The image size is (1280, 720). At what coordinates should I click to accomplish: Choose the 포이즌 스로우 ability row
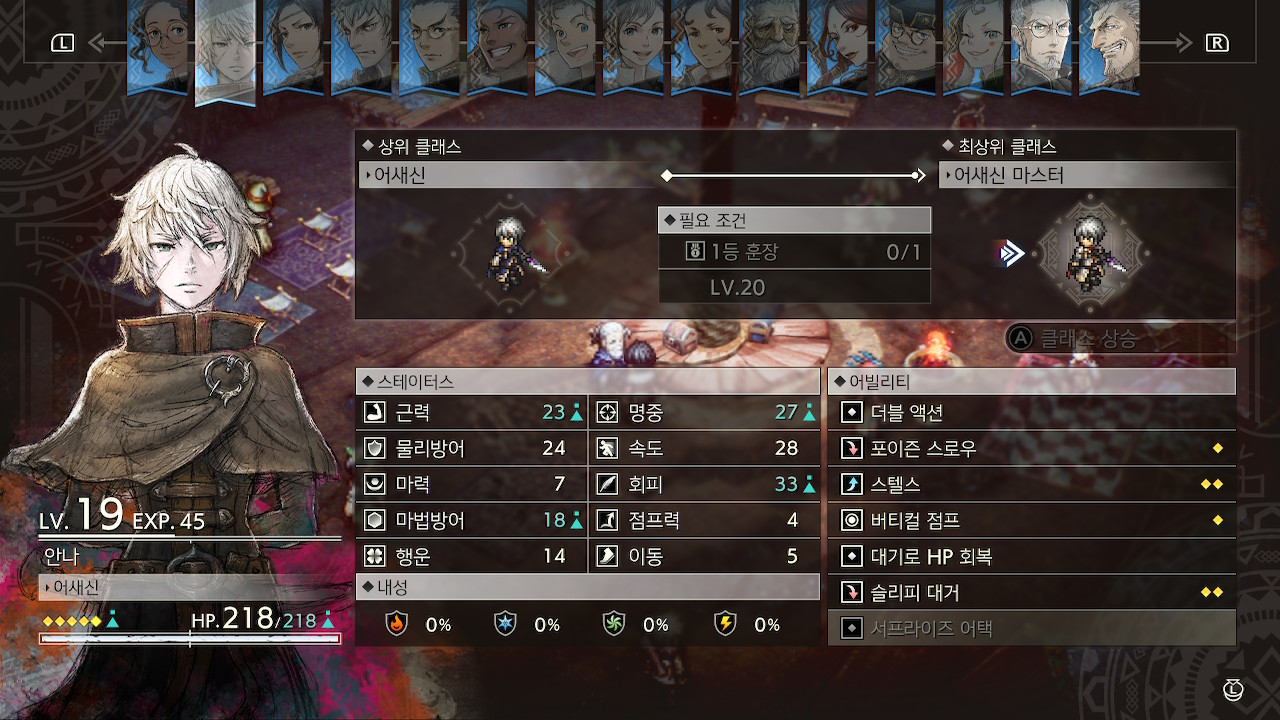(1031, 448)
